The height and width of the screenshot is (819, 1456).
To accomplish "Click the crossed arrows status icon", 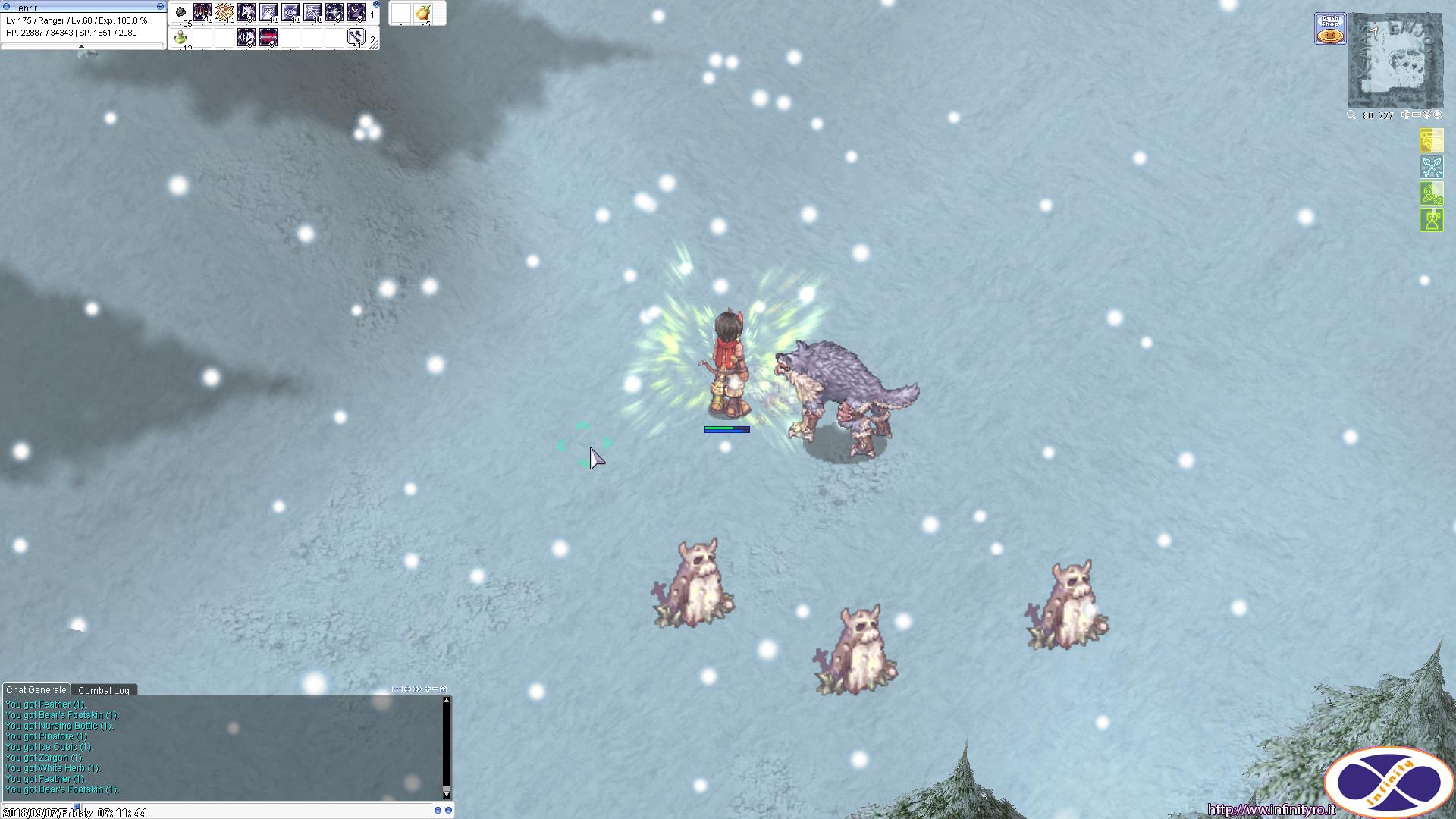I will pos(1431,167).
